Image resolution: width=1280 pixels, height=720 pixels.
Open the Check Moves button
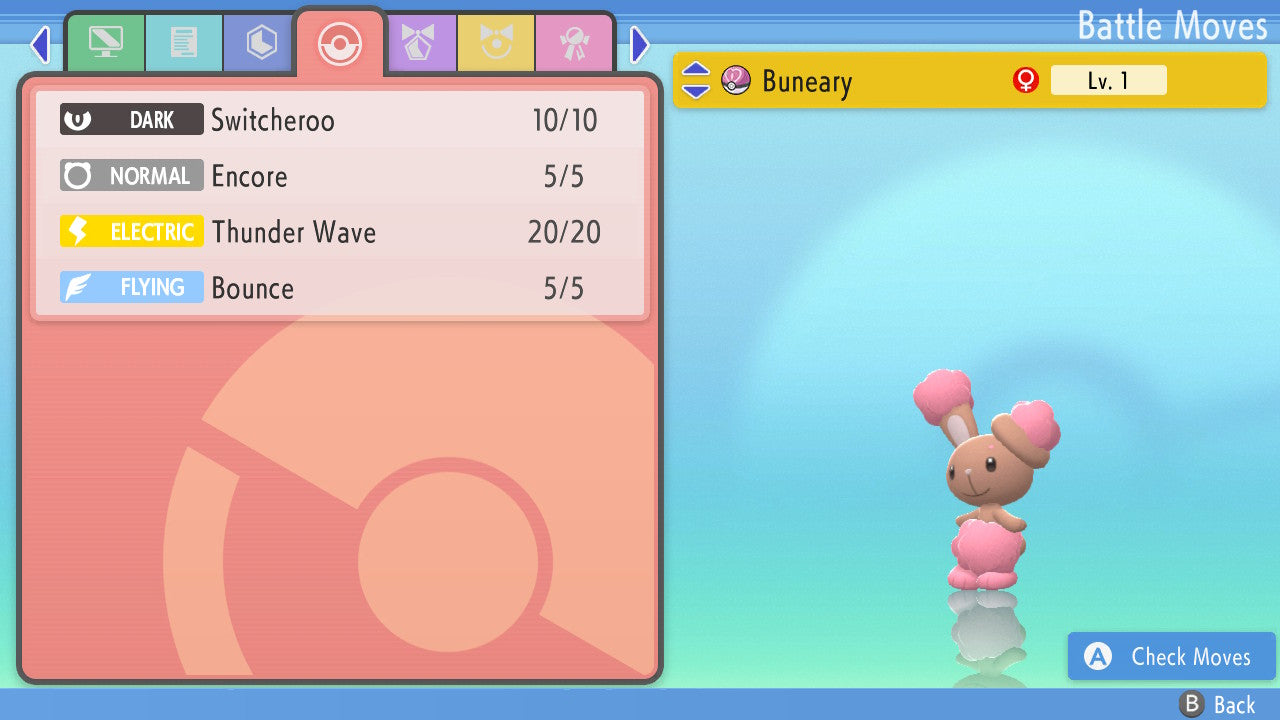point(1171,657)
